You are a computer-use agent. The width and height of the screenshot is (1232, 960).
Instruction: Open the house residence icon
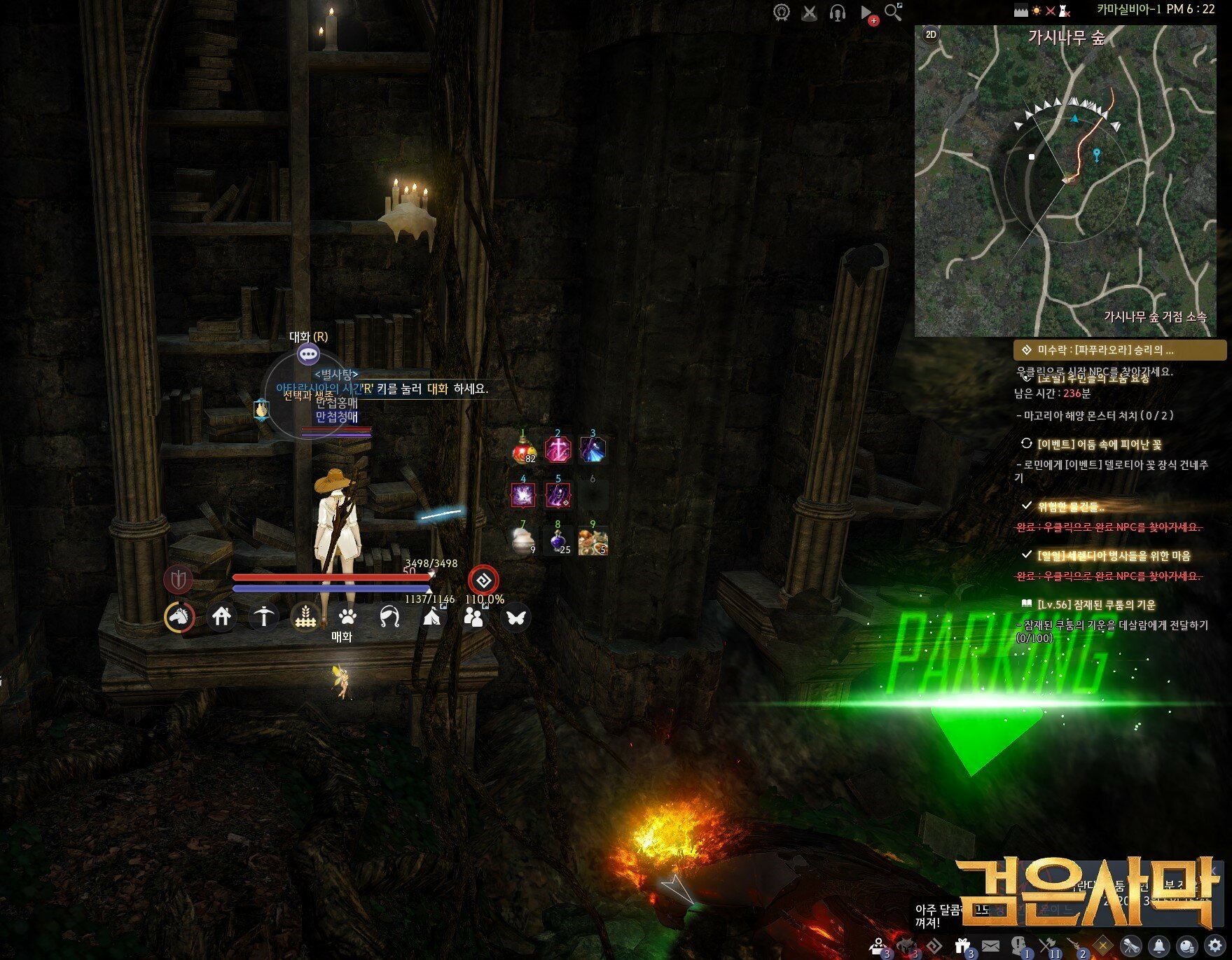[221, 617]
